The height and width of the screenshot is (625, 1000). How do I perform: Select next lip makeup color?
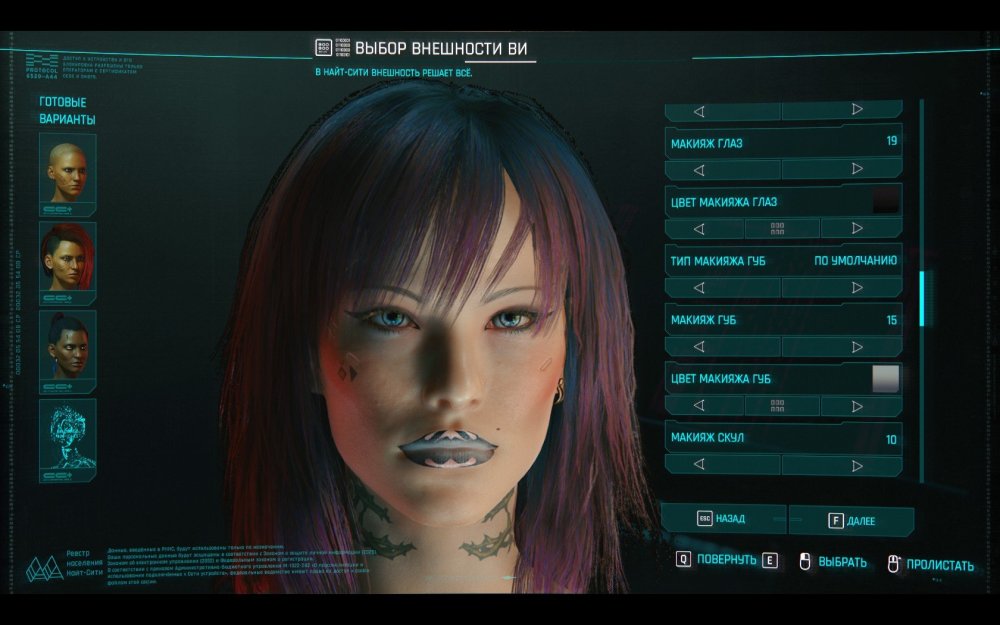(x=857, y=406)
